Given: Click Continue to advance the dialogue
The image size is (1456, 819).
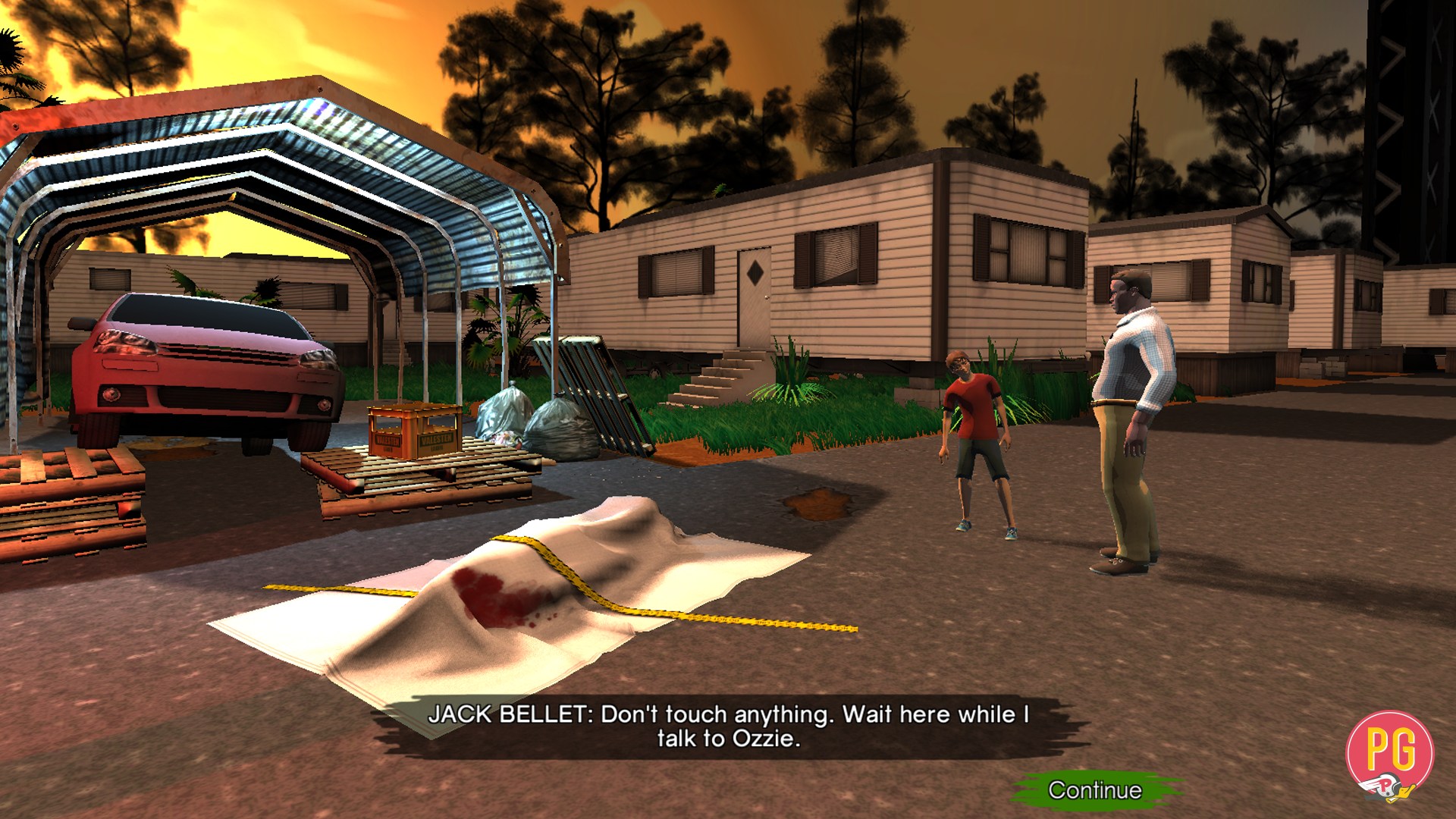Looking at the screenshot, I should tap(1094, 790).
